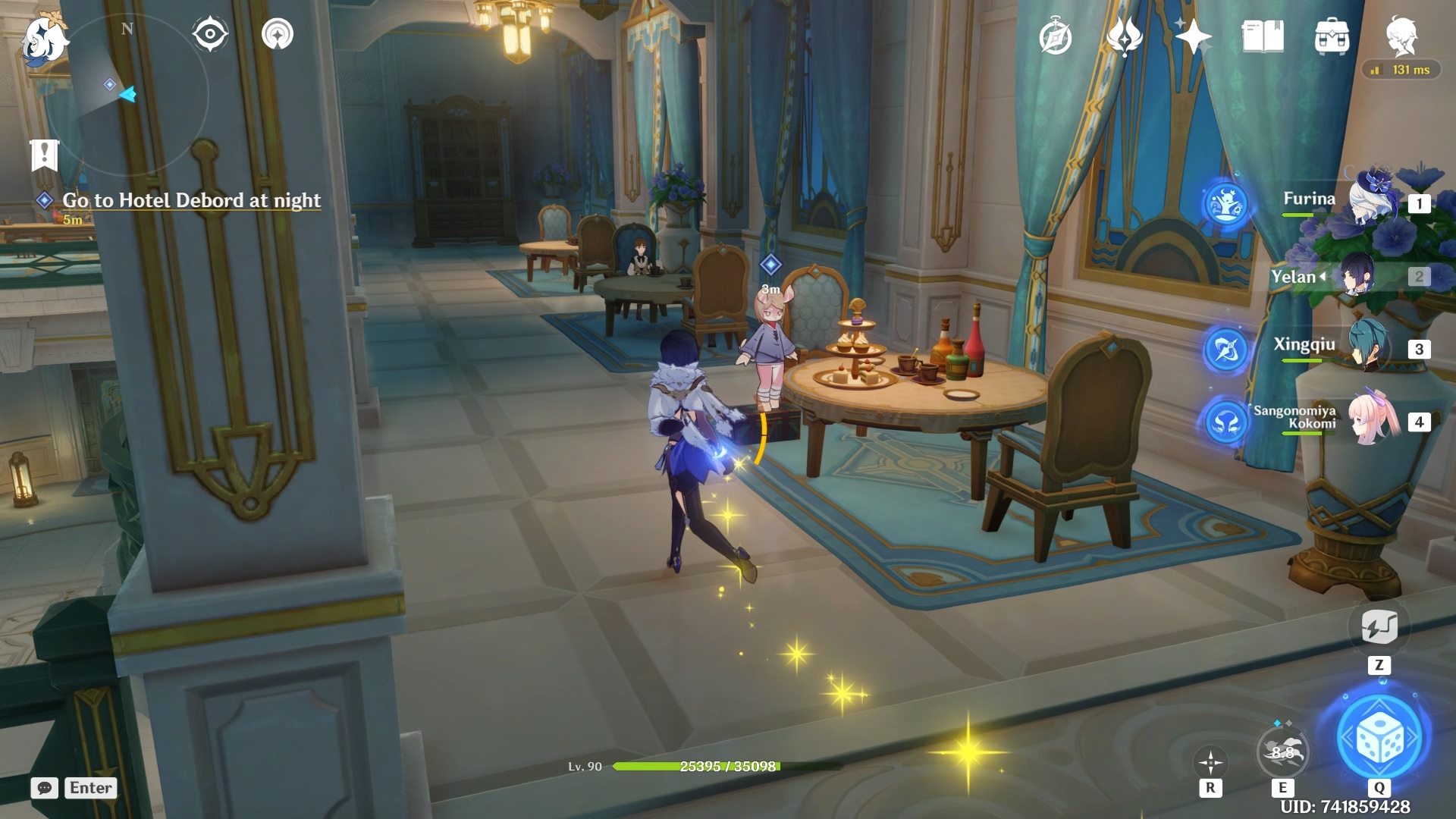Open the co-op signal icon
Screen dimensions: 1456x819
tap(278, 34)
